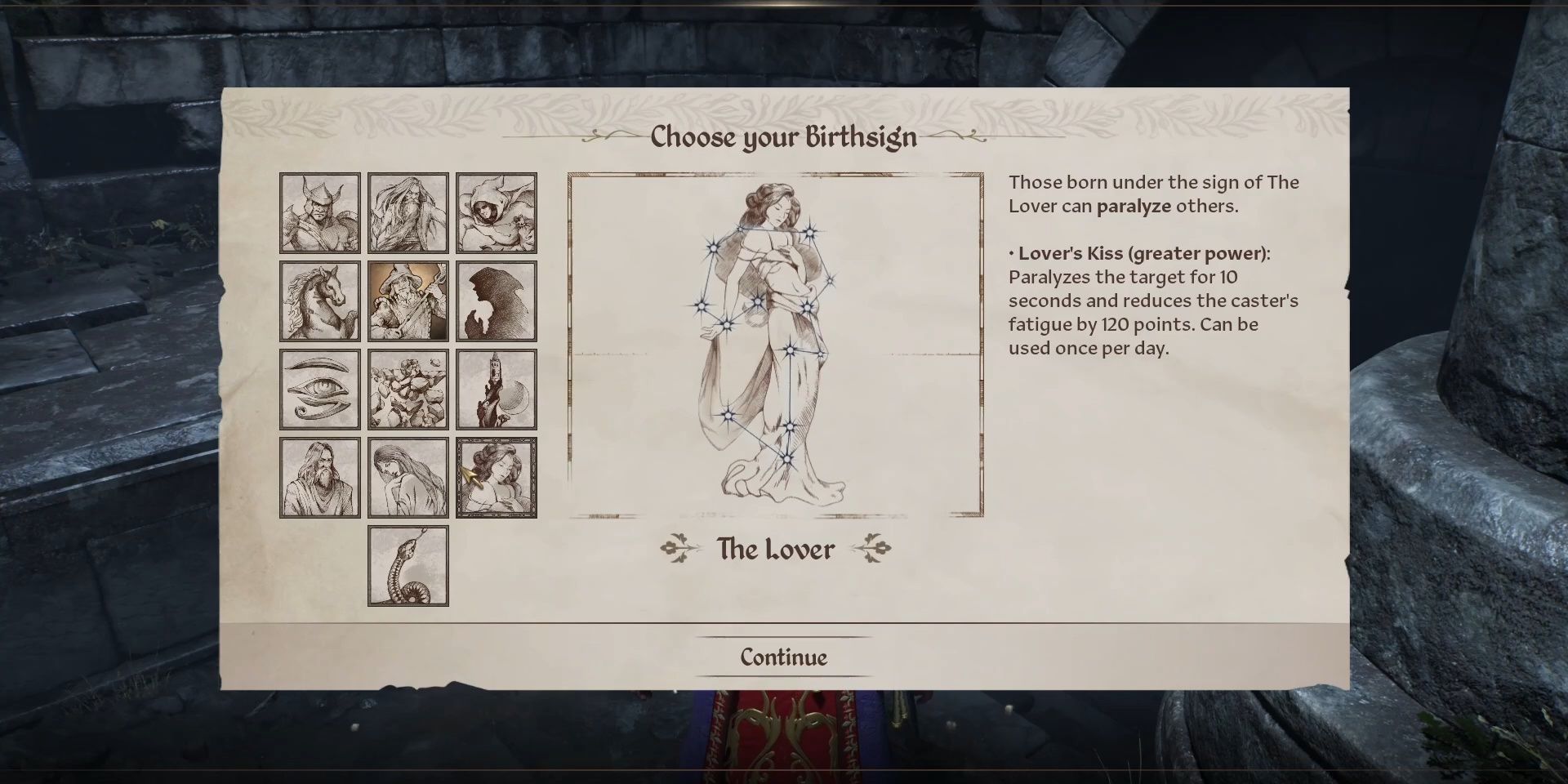The height and width of the screenshot is (784, 1568).
Task: Click The Lover birthsign tile
Action: [496, 478]
